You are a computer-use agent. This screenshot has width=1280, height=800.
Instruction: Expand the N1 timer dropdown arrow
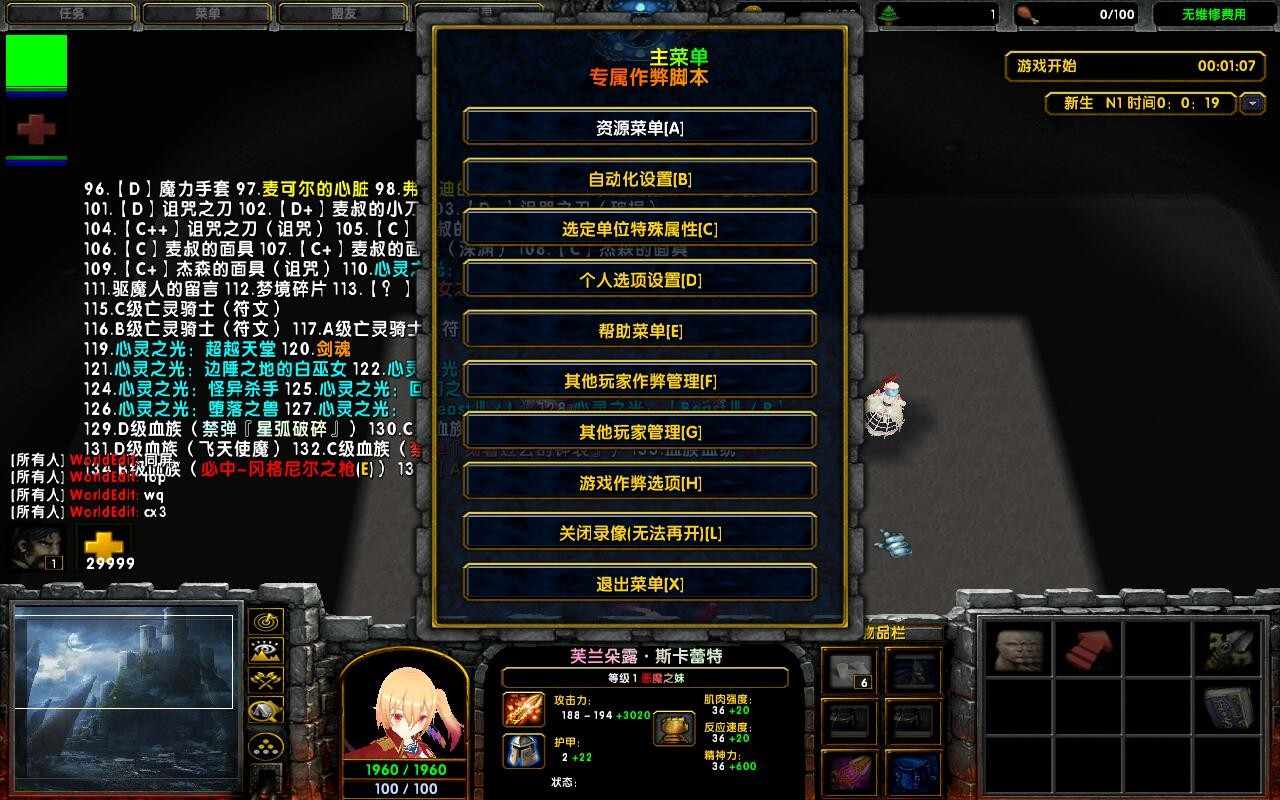coord(1252,103)
